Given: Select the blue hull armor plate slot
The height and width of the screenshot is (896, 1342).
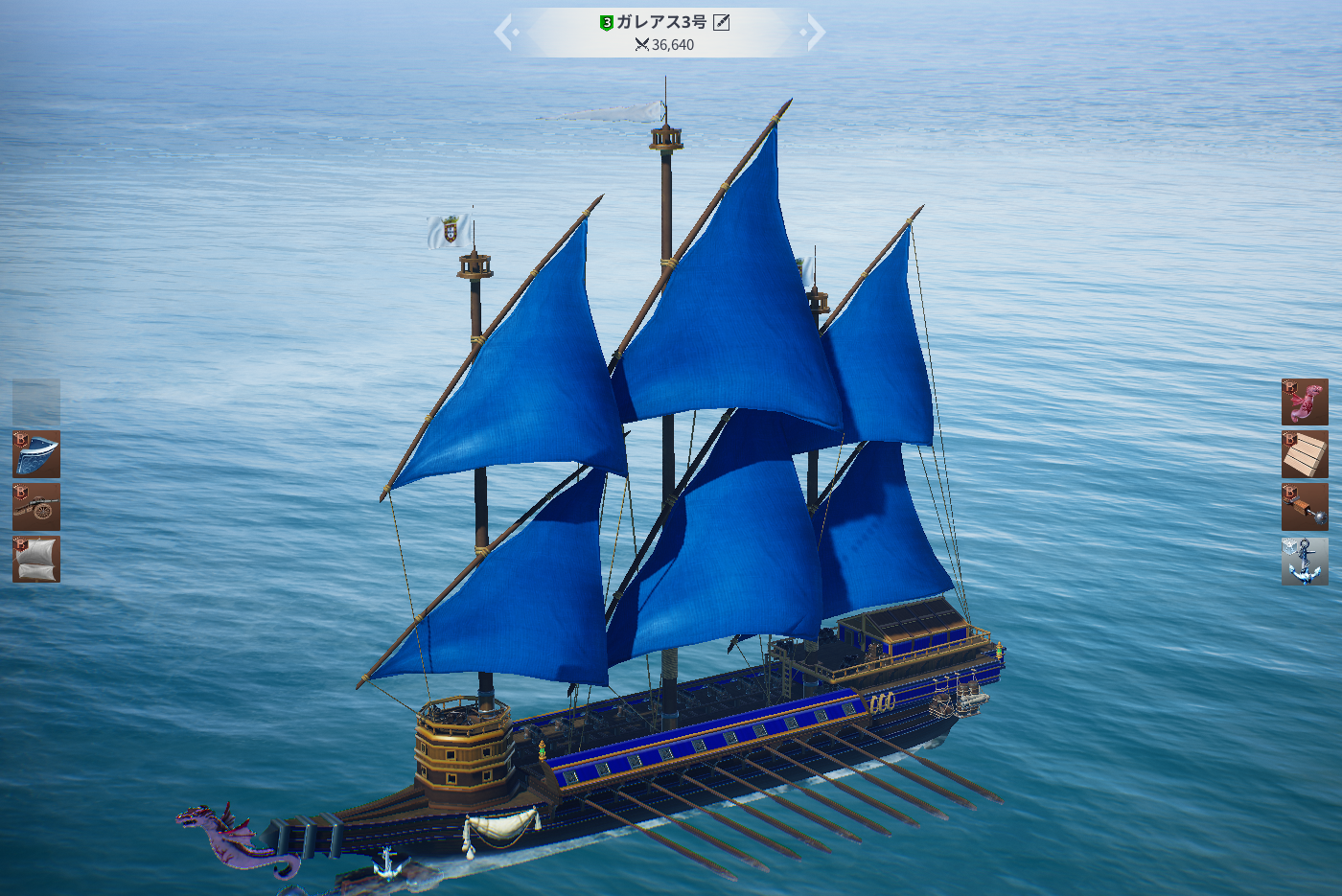Looking at the screenshot, I should point(36,454).
